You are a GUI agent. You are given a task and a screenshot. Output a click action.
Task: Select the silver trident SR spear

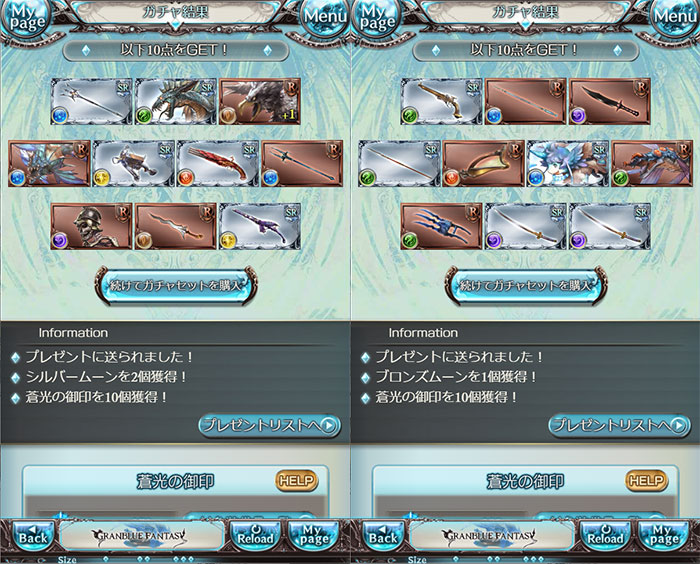pyautogui.click(x=91, y=101)
